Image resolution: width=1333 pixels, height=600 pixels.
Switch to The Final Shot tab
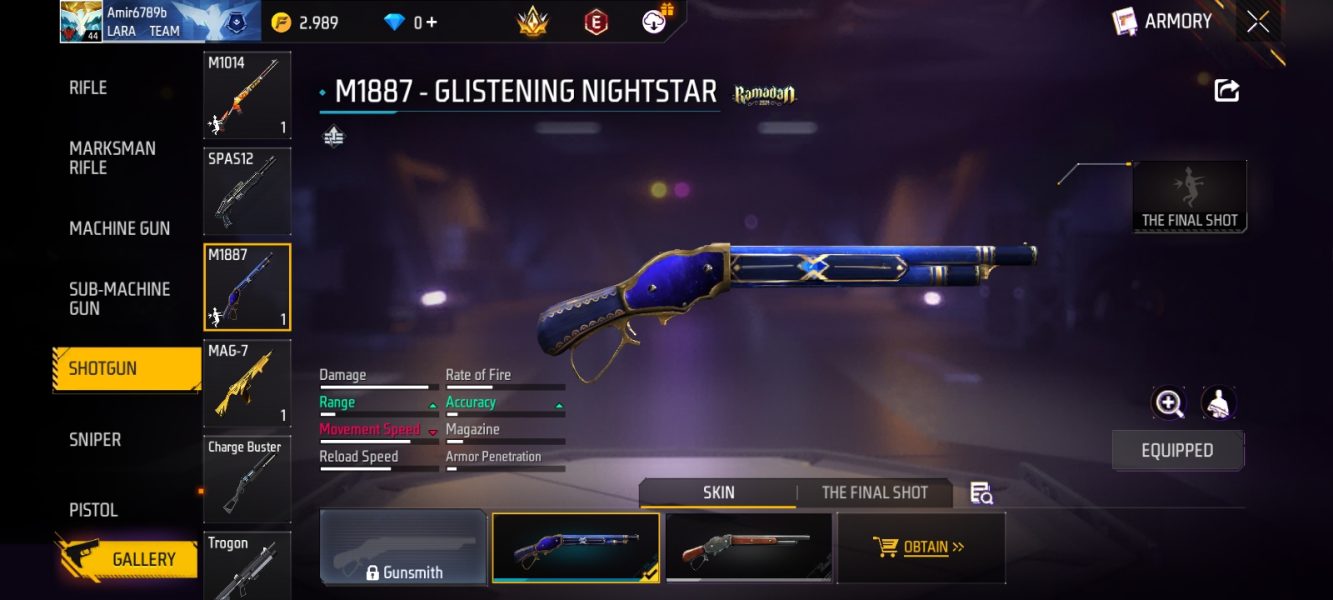coord(874,492)
